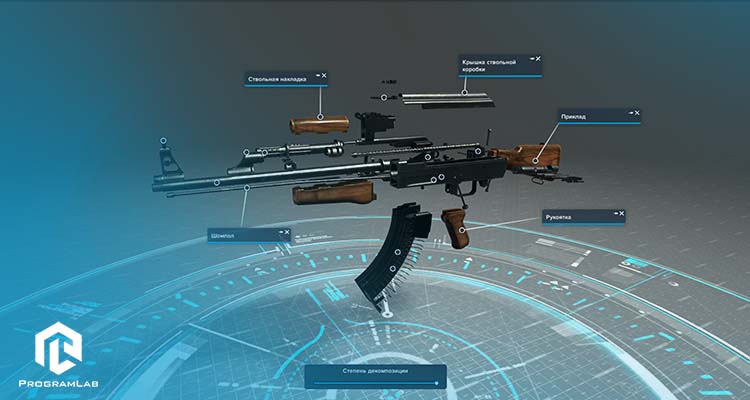Screen dimensions: 750x400
Task: Close the Шомпол label
Action: (286, 232)
